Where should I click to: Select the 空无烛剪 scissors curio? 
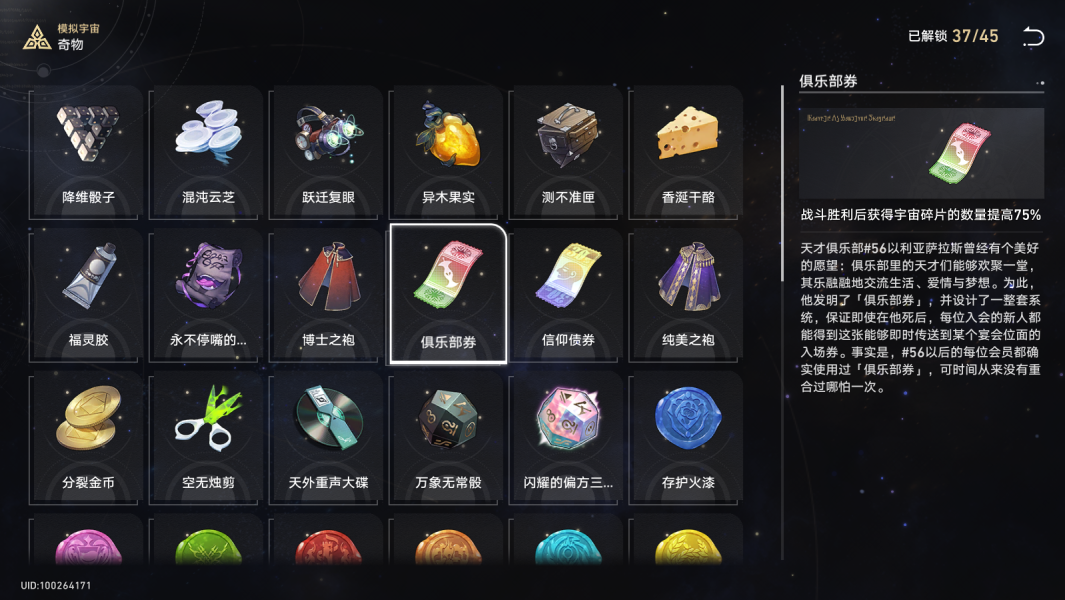pos(208,435)
